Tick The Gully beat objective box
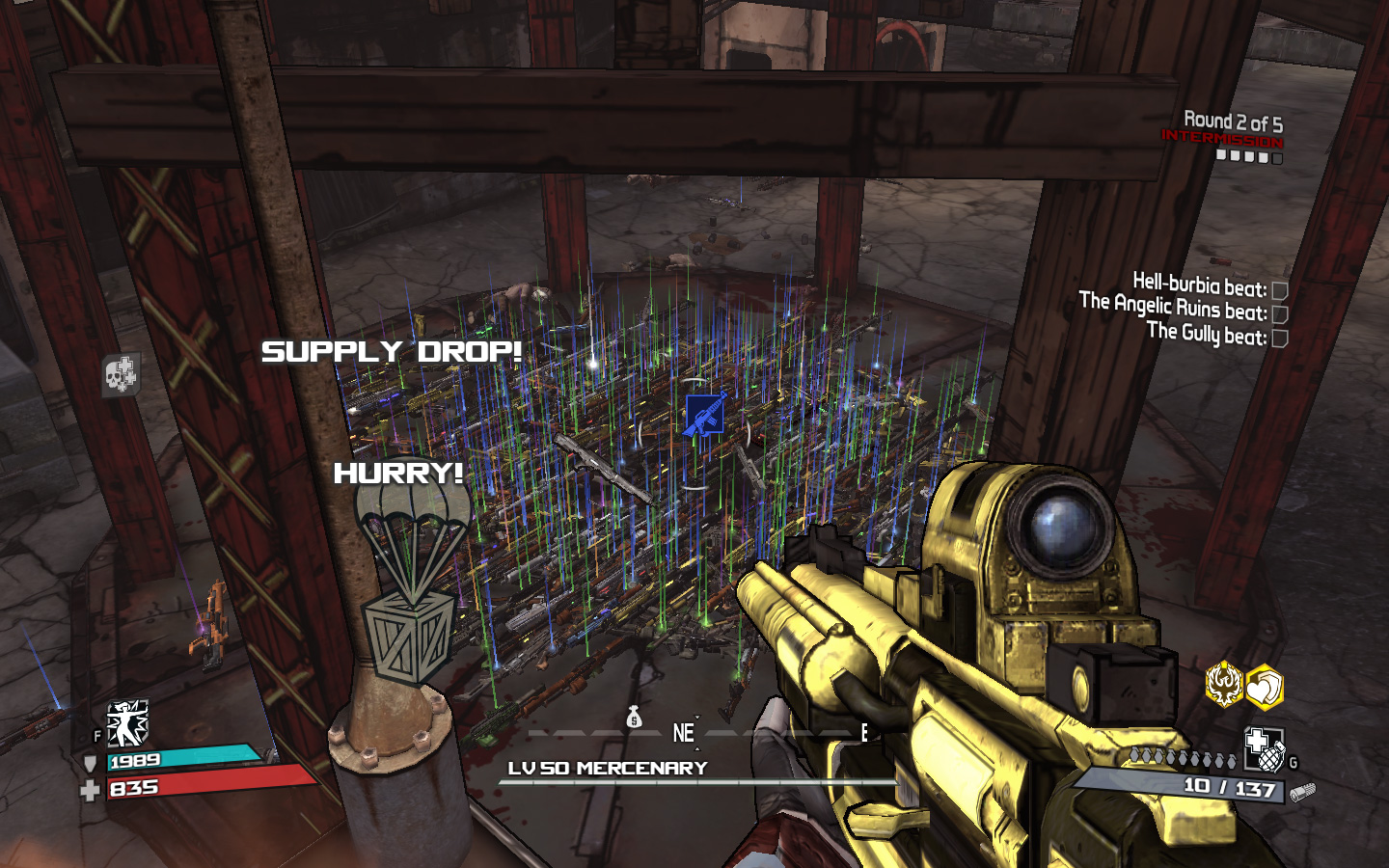1389x868 pixels. tap(1280, 338)
